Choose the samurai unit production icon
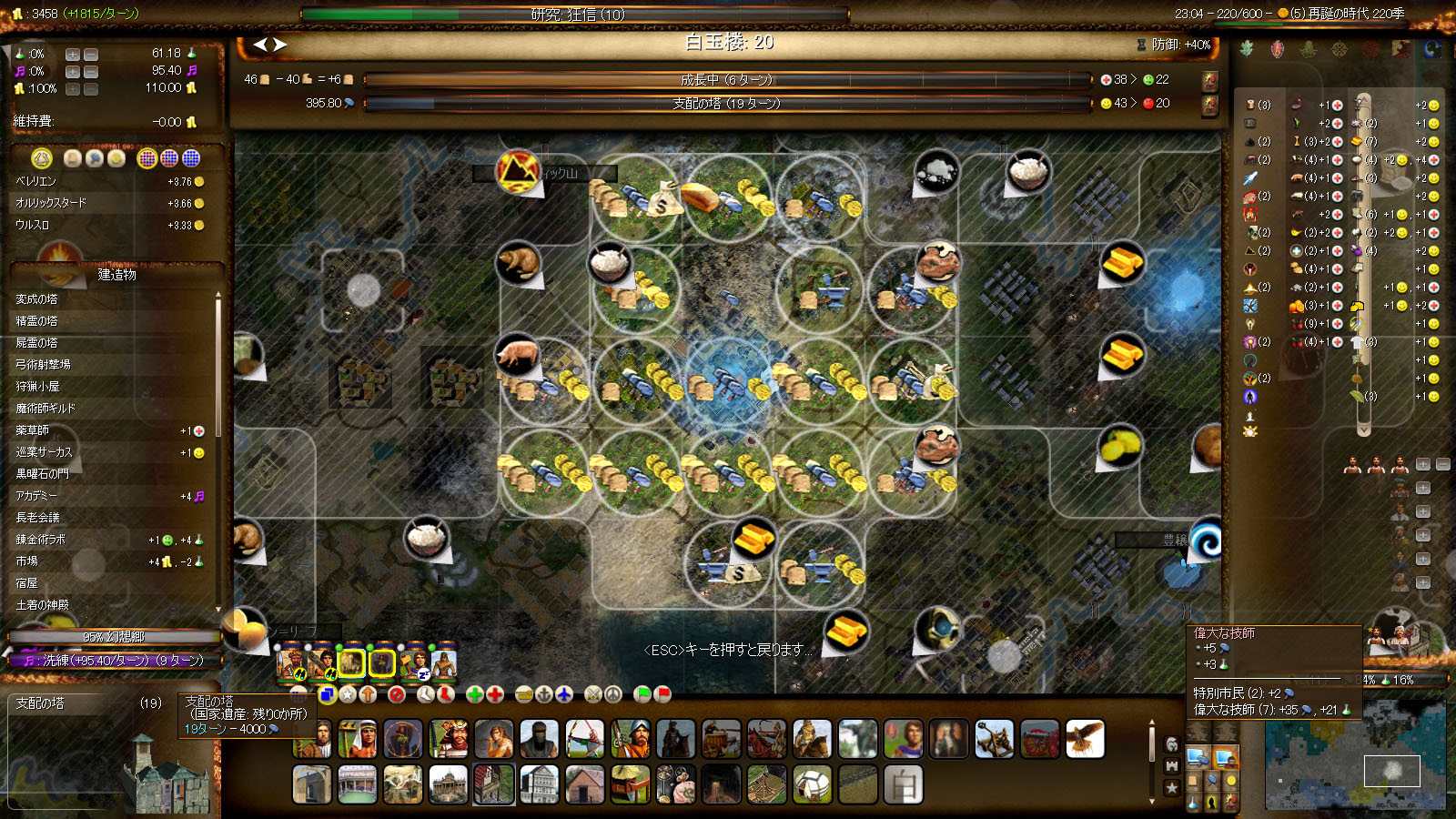Screen dimensions: 1456x819 pyautogui.click(x=449, y=739)
